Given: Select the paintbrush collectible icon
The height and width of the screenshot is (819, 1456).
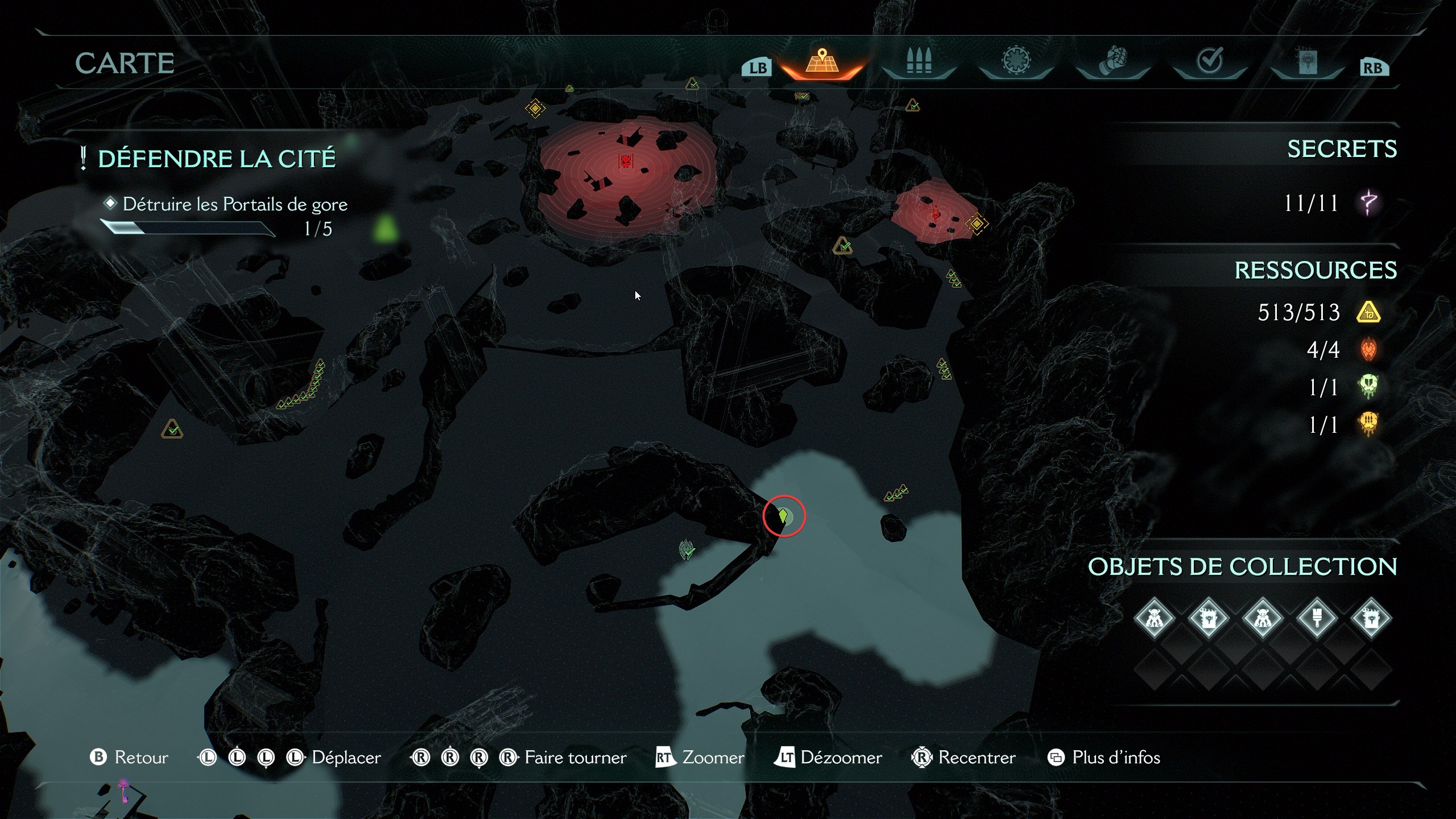Looking at the screenshot, I should click(1317, 618).
